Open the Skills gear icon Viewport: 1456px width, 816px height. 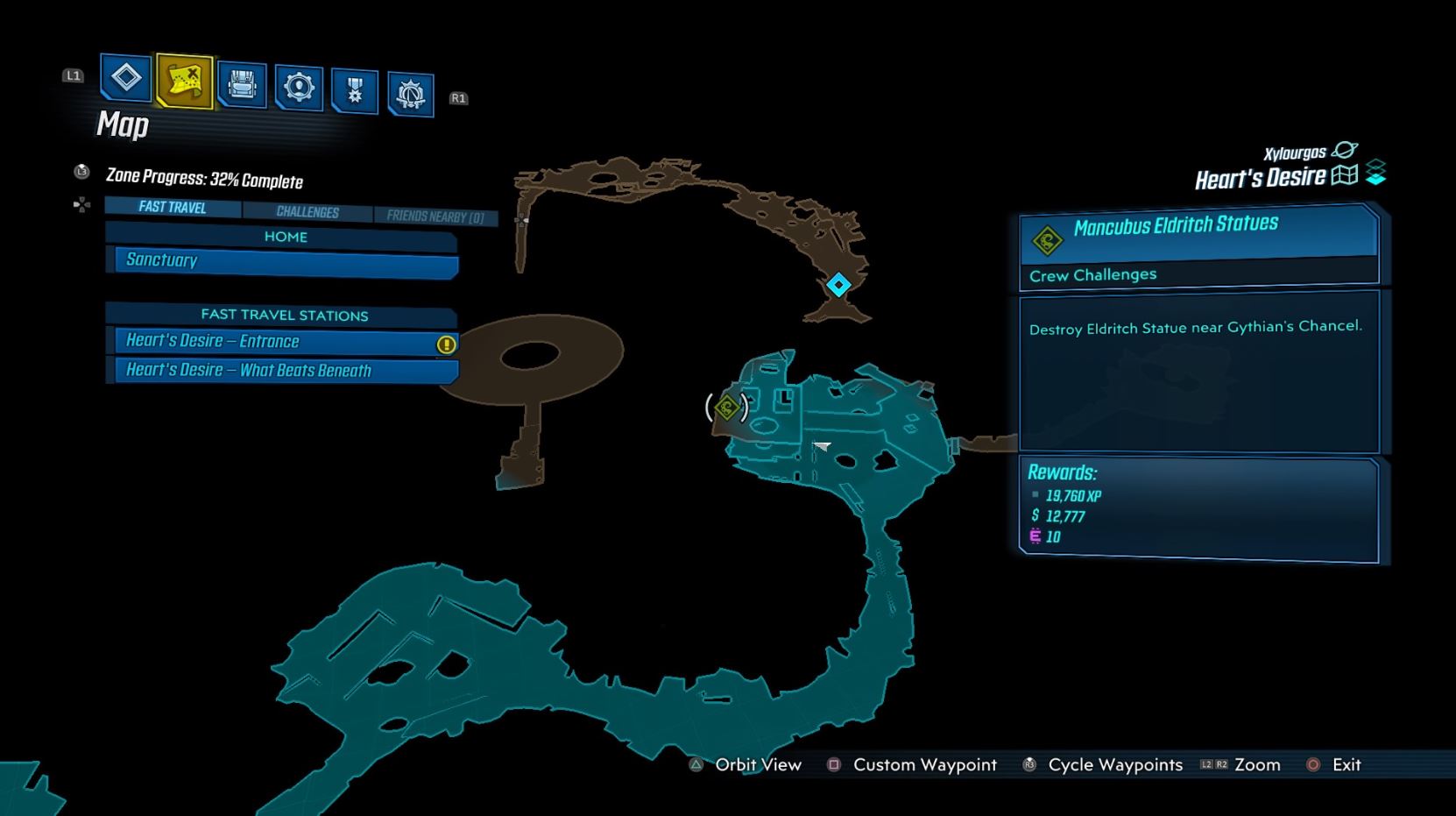coord(298,86)
